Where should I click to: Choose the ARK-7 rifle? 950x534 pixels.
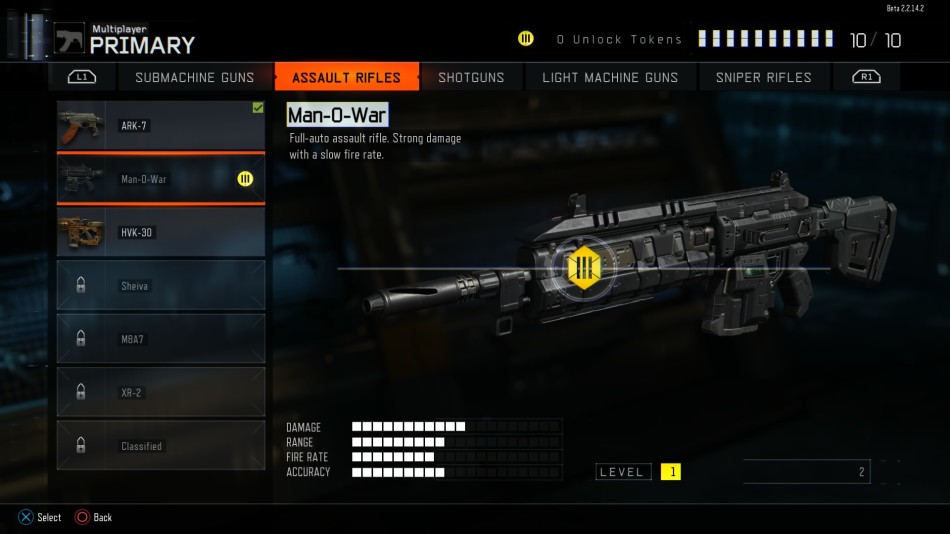161,126
